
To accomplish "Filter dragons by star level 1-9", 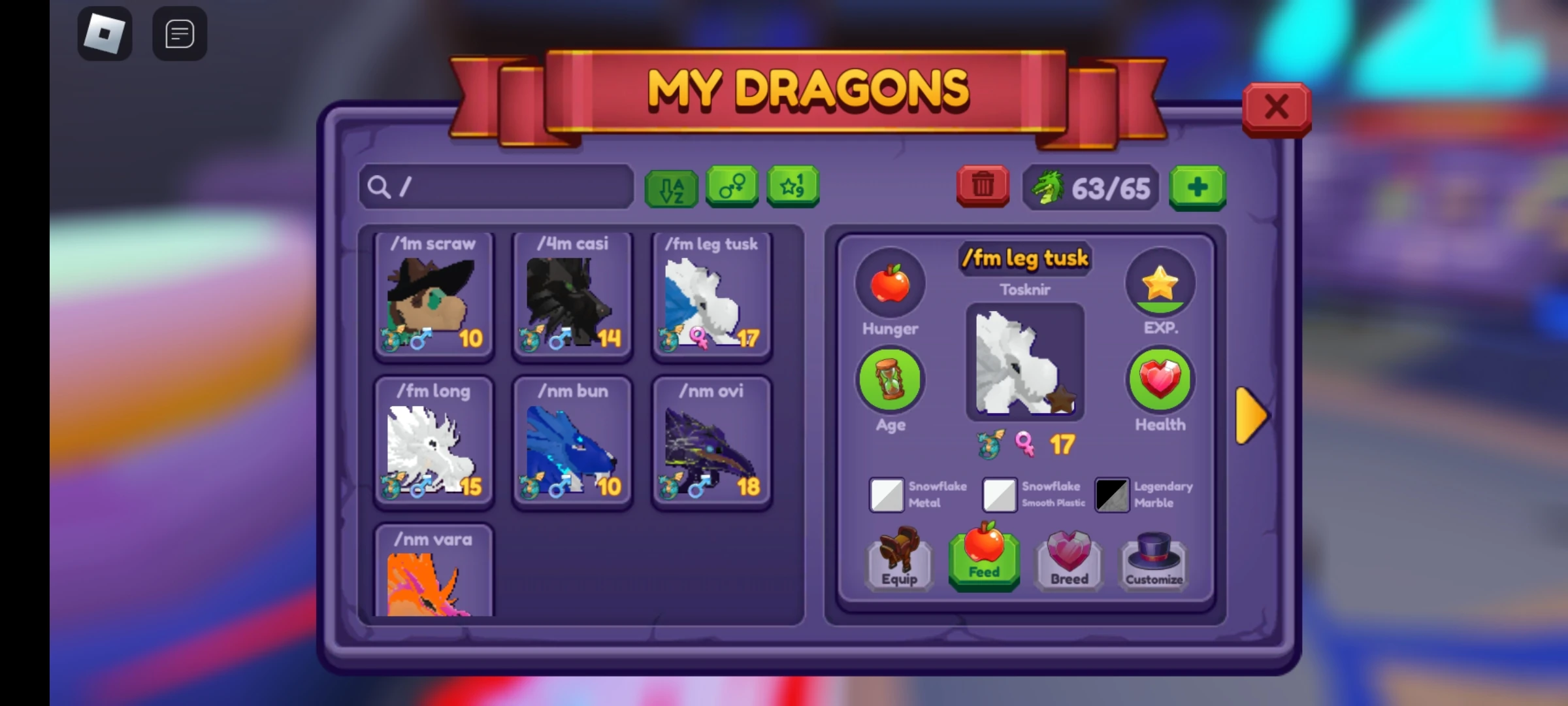I will [792, 188].
